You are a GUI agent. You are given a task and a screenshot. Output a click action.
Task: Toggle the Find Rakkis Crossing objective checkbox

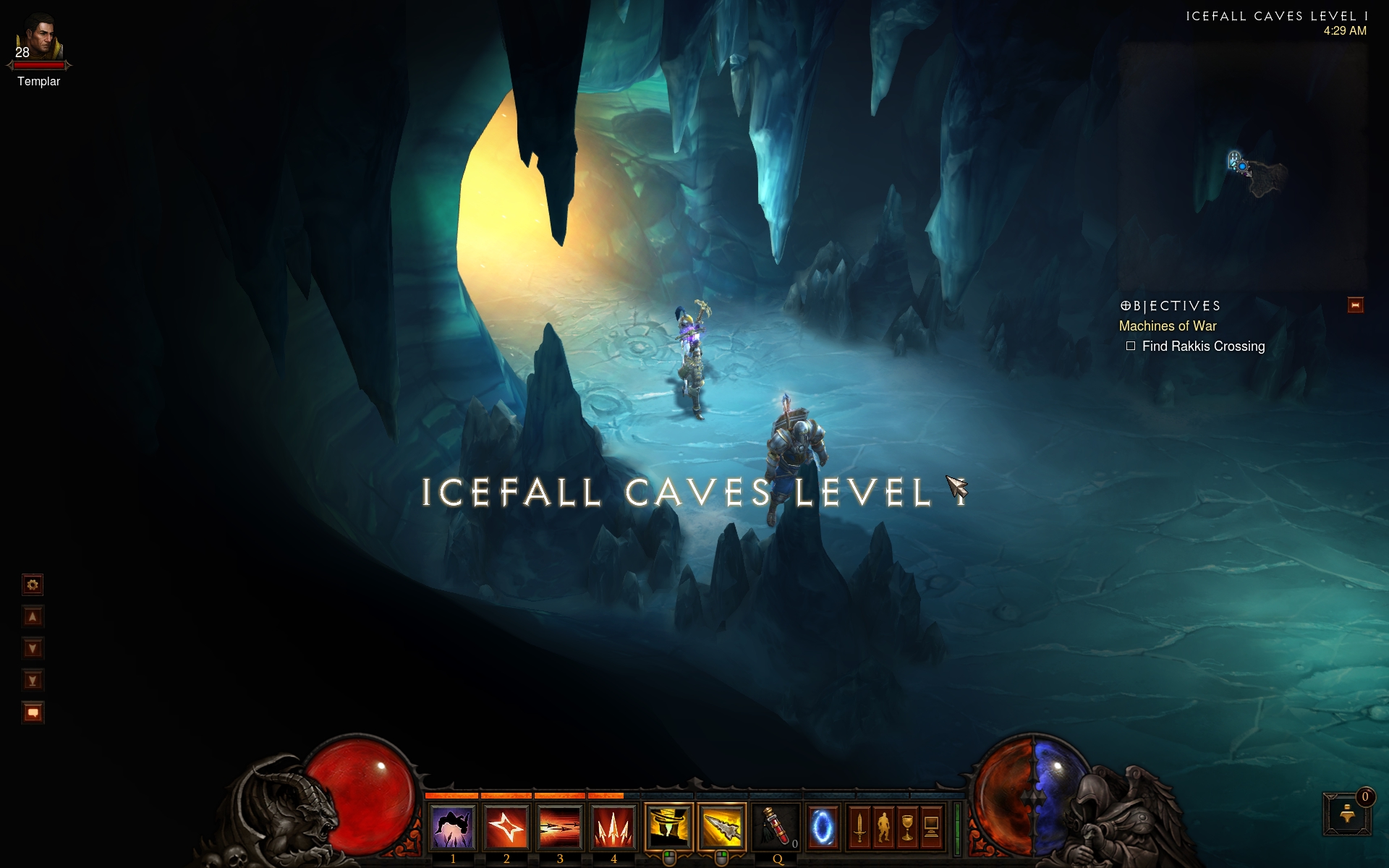(x=1131, y=346)
